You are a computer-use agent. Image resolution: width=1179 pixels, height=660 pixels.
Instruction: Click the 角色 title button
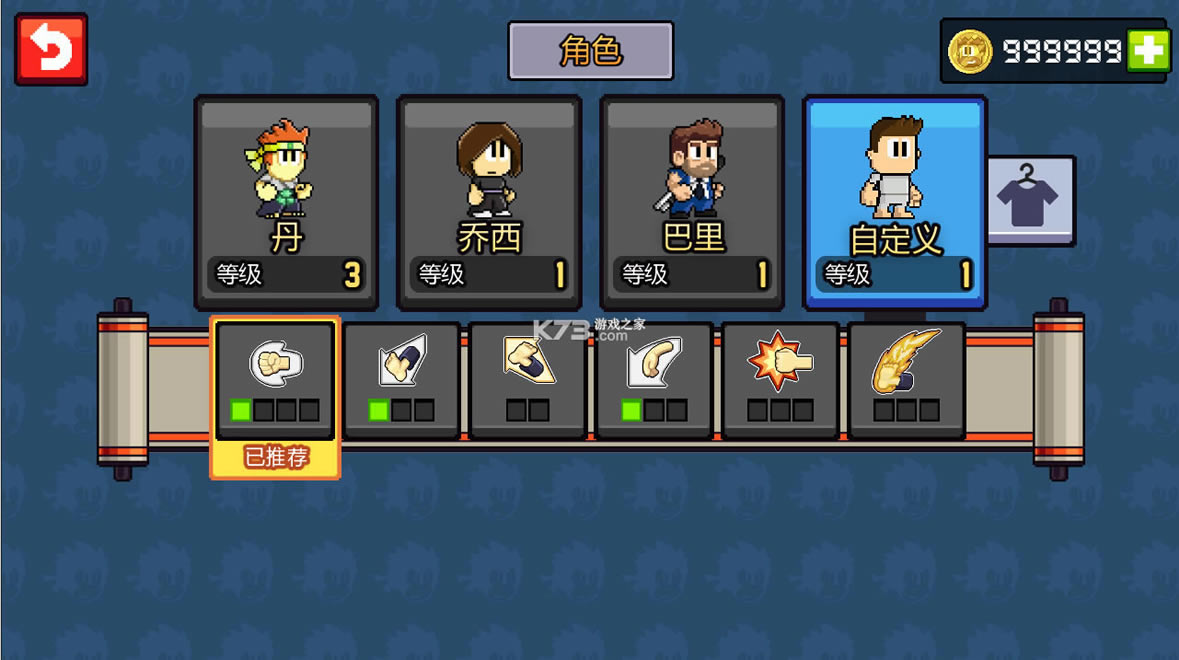[x=590, y=50]
